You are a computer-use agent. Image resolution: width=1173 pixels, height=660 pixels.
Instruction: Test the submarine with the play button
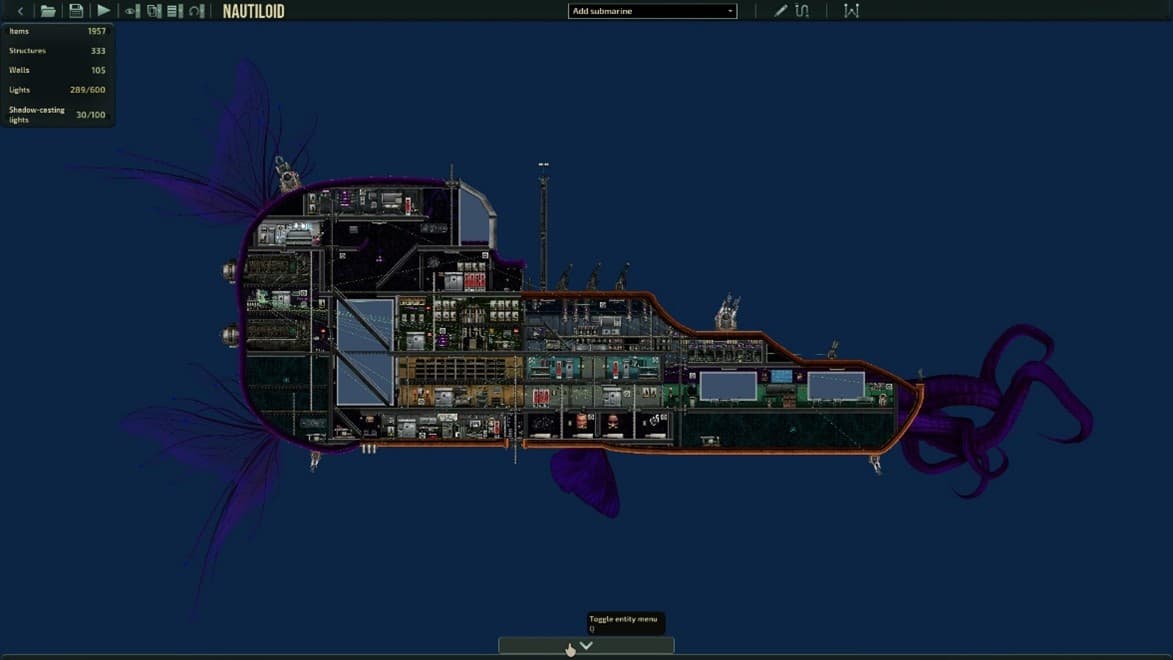click(103, 11)
